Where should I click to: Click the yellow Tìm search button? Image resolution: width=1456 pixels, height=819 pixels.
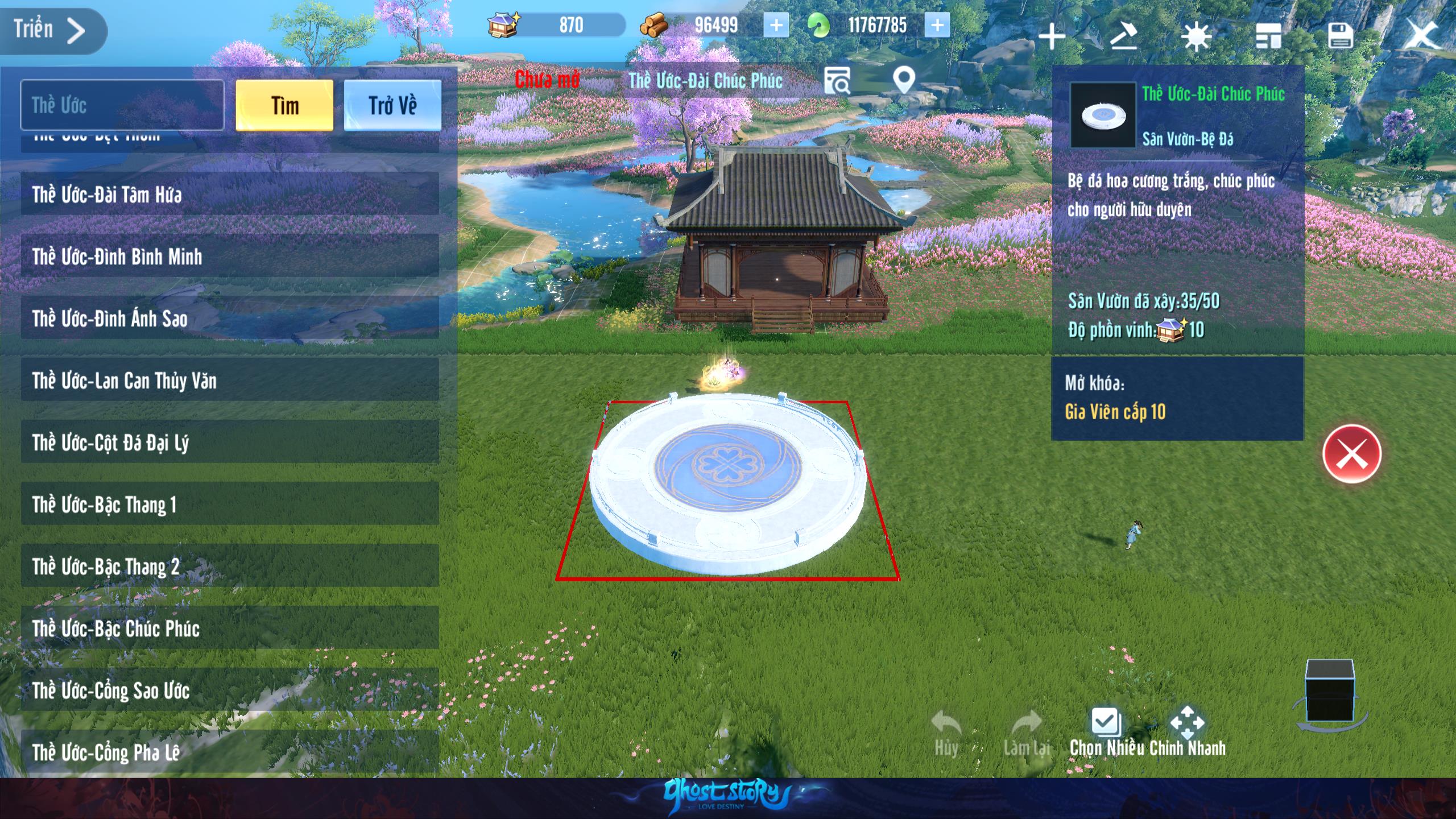[x=284, y=106]
